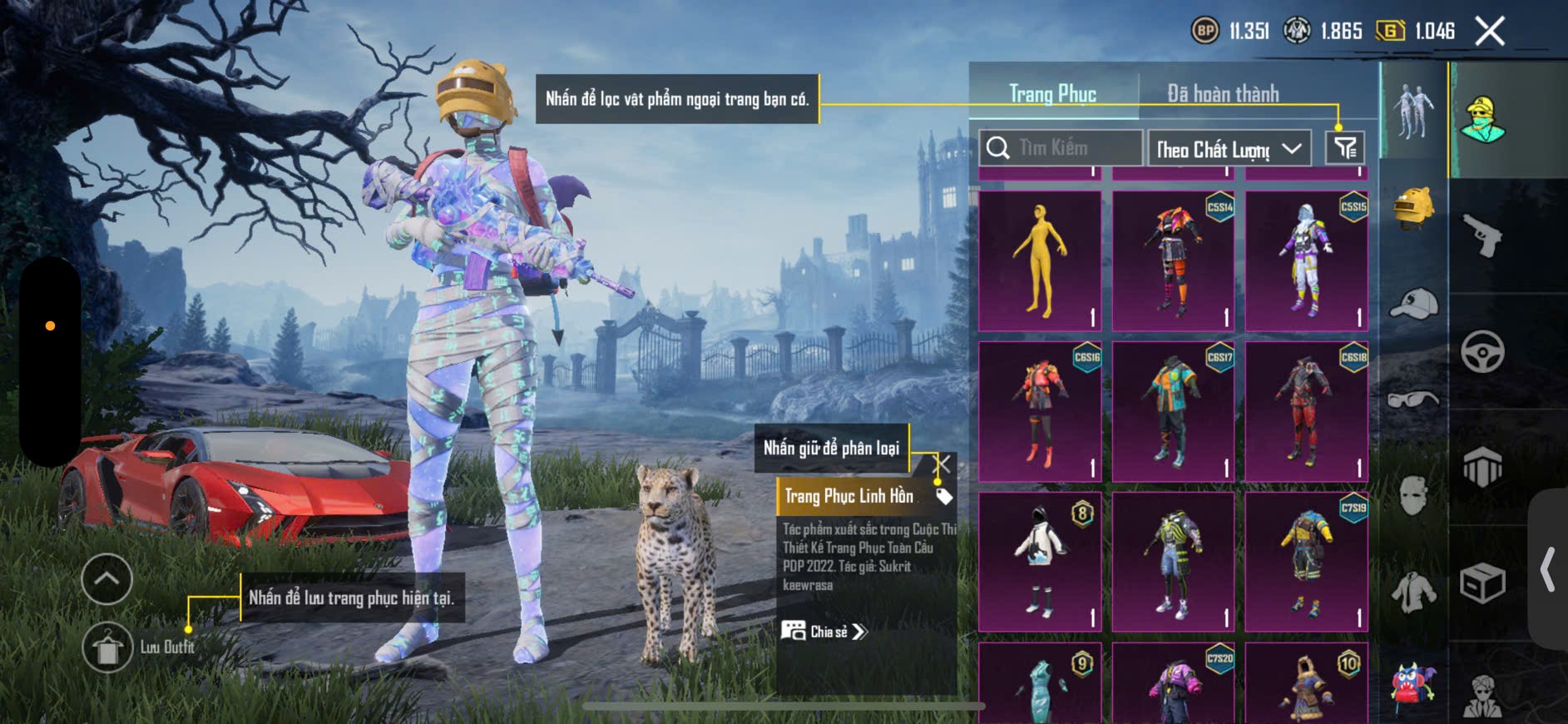This screenshot has height=724, width=1568.
Task: Switch to the pistol weapon skins category
Action: point(1482,236)
